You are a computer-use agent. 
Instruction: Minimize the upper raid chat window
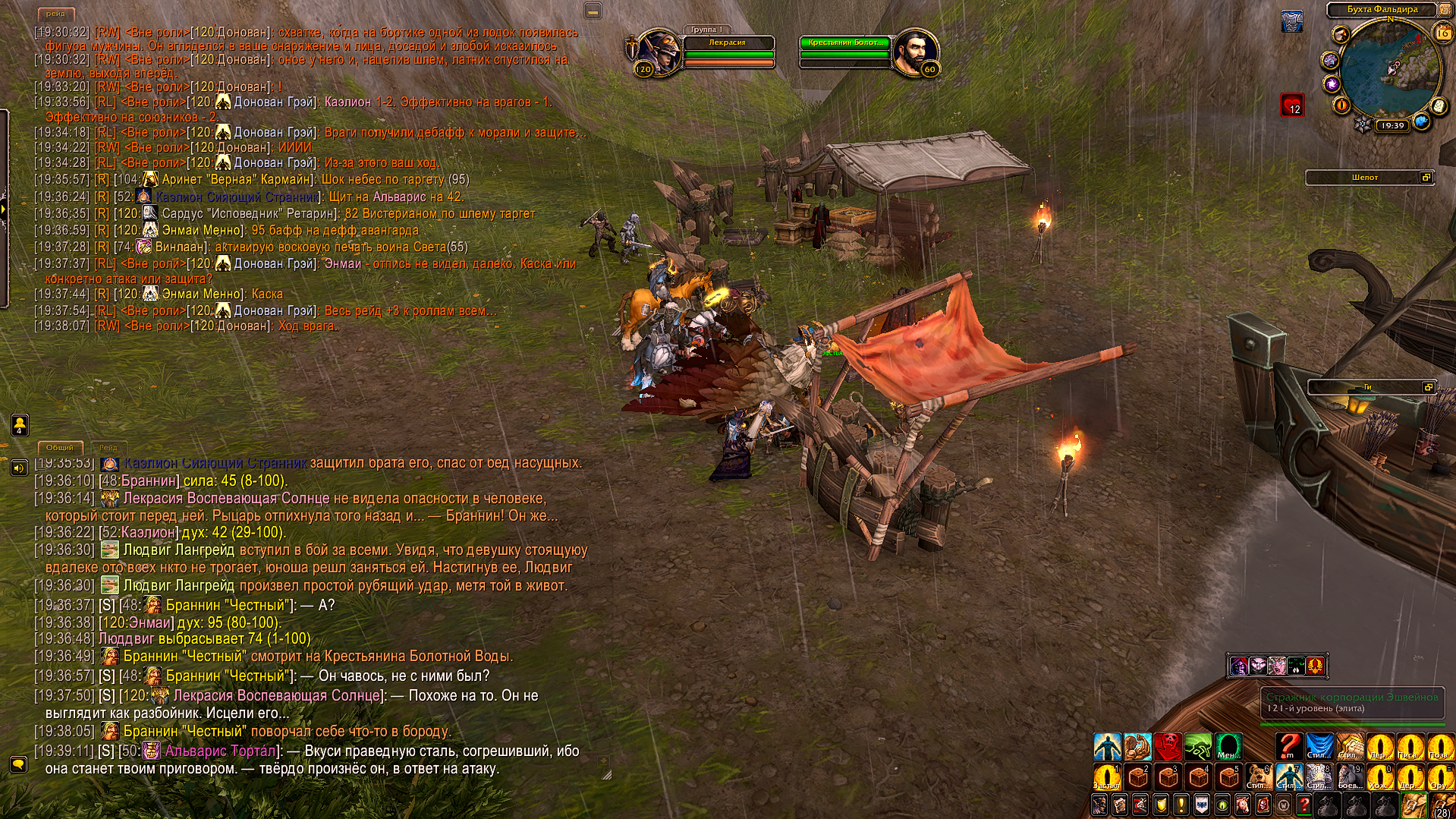click(x=593, y=11)
